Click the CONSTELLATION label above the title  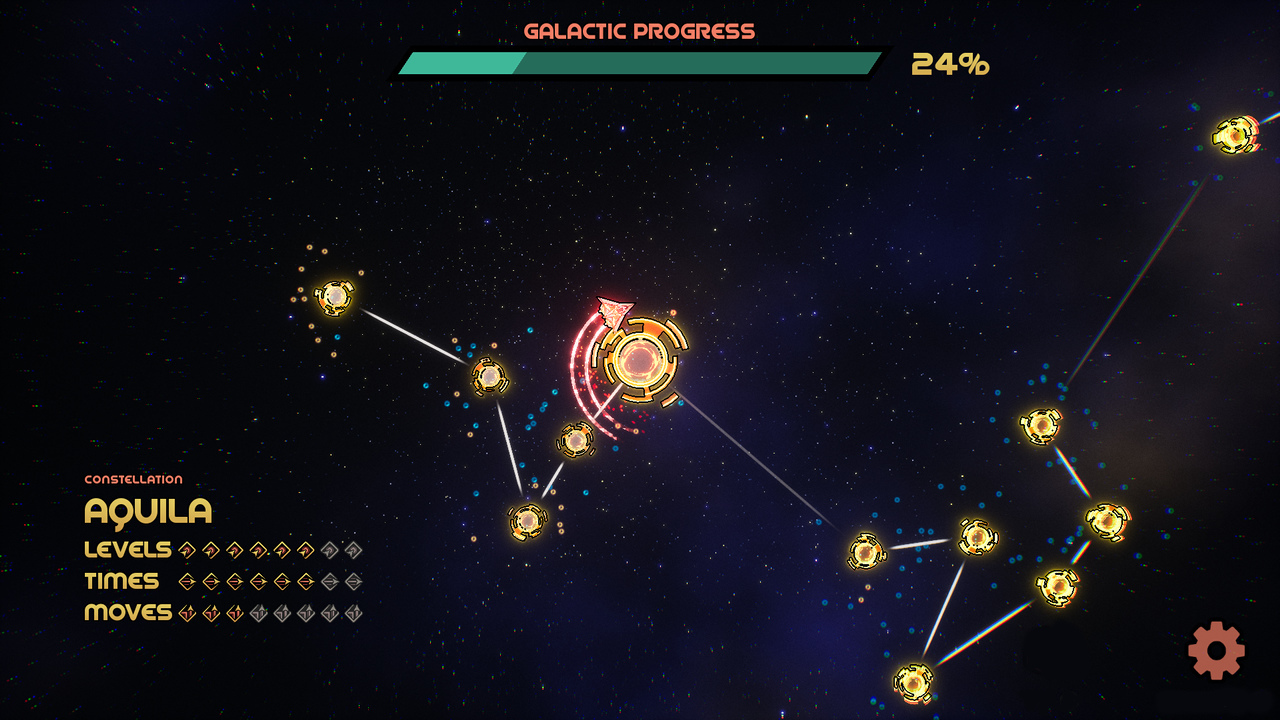[133, 478]
